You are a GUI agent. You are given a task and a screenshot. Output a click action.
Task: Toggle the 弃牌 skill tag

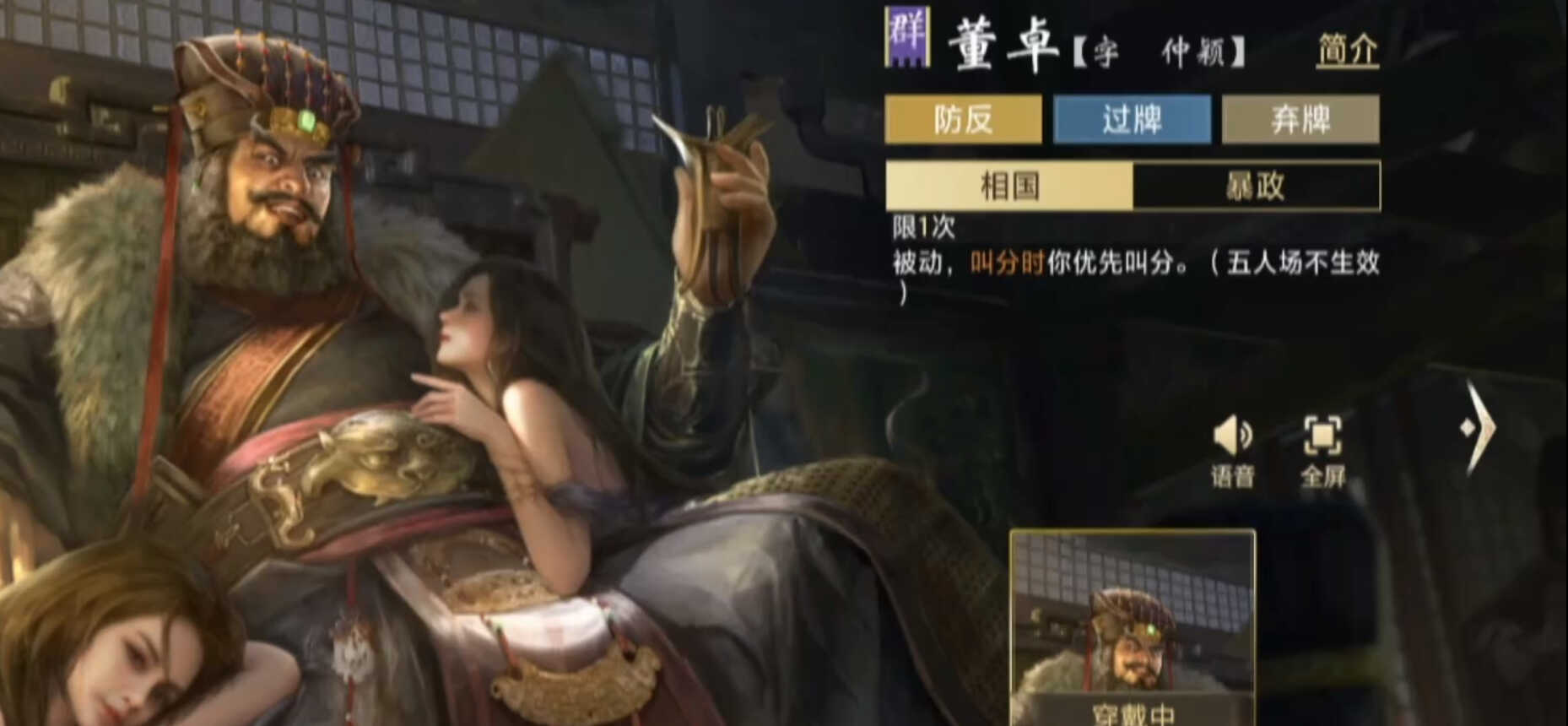[x=1300, y=119]
